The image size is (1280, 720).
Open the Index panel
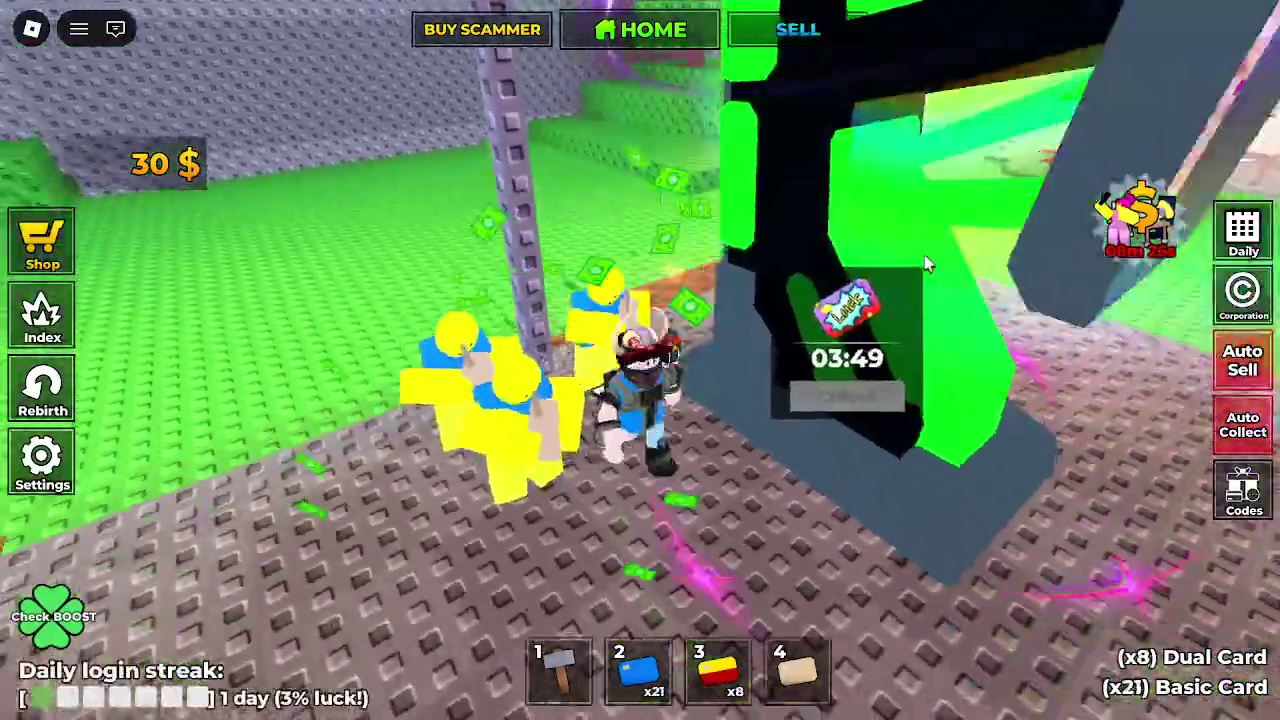click(42, 315)
